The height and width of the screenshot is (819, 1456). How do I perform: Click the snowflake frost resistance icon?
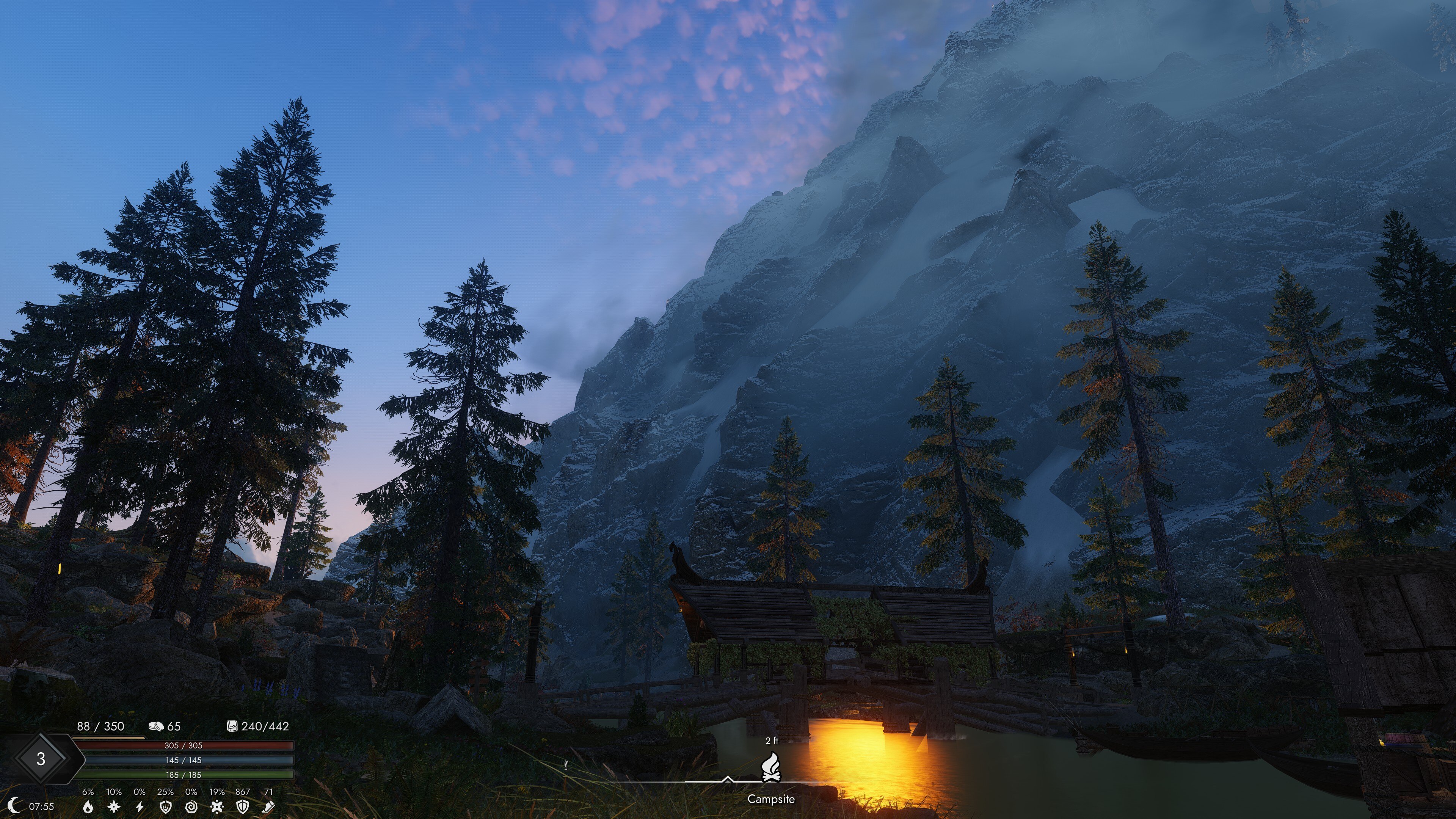click(x=114, y=806)
